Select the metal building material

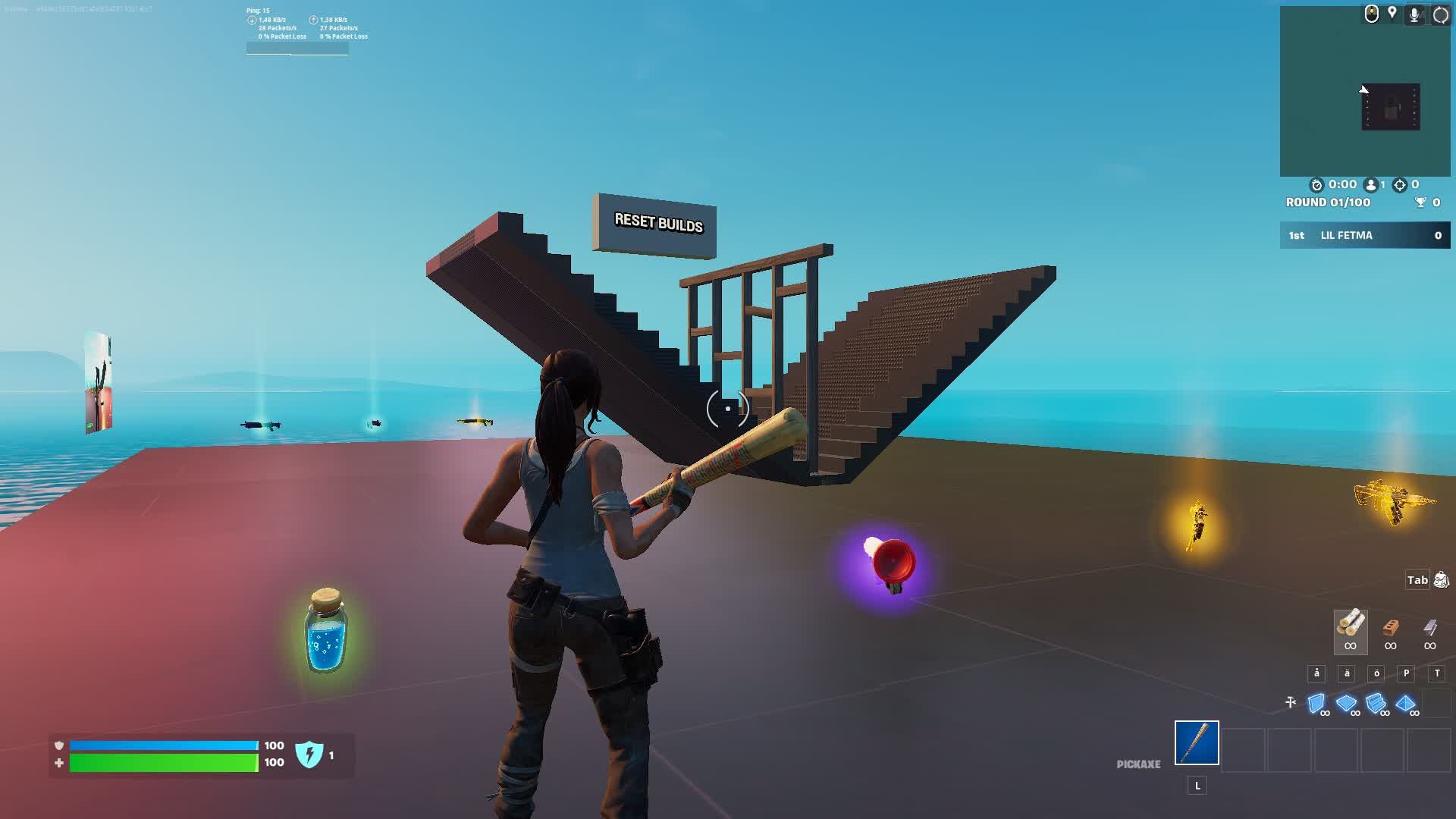[x=1429, y=629]
